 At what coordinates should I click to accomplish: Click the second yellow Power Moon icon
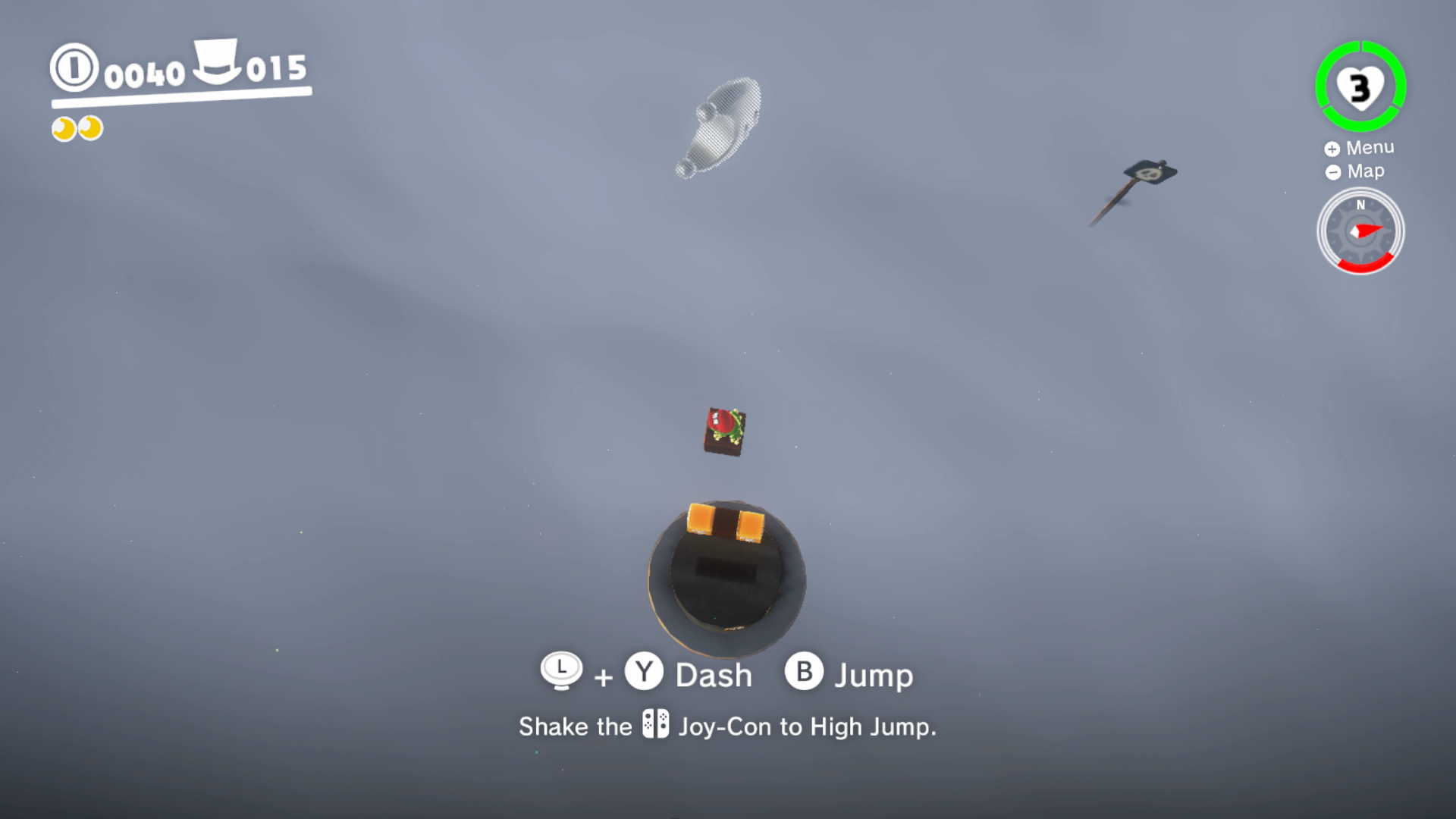(x=89, y=129)
